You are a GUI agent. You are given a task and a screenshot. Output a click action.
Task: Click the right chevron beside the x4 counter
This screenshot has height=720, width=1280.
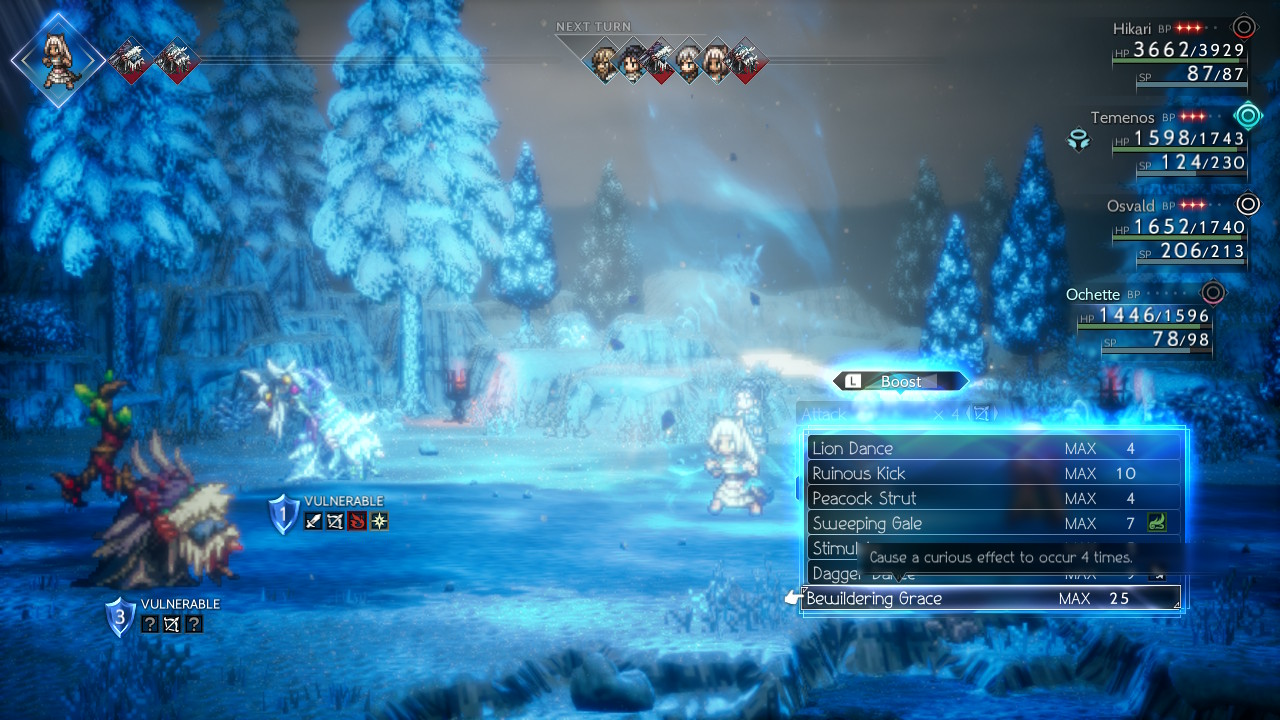pos(997,412)
